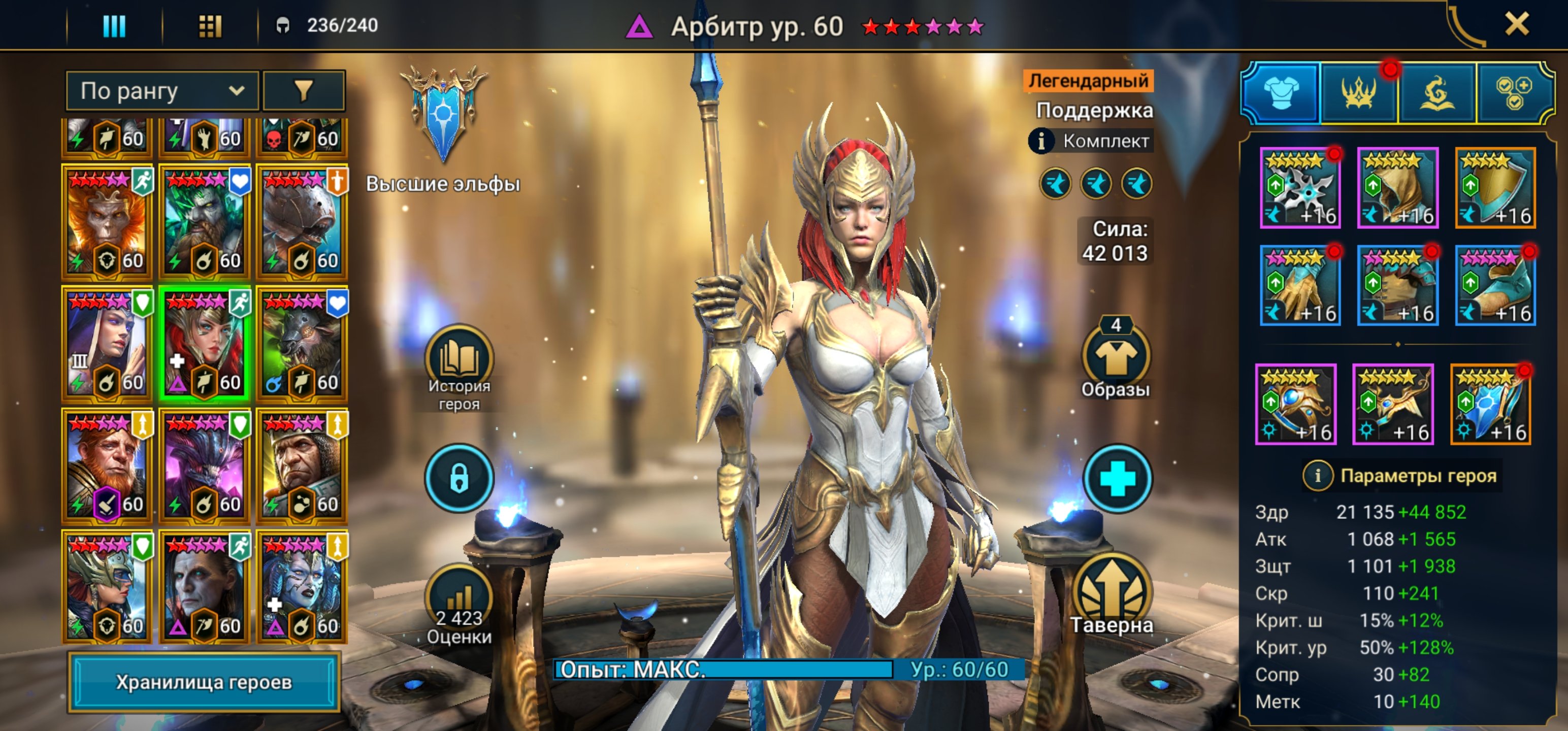Select the boots equipment slot
The width and height of the screenshot is (1568, 731).
(1495, 285)
